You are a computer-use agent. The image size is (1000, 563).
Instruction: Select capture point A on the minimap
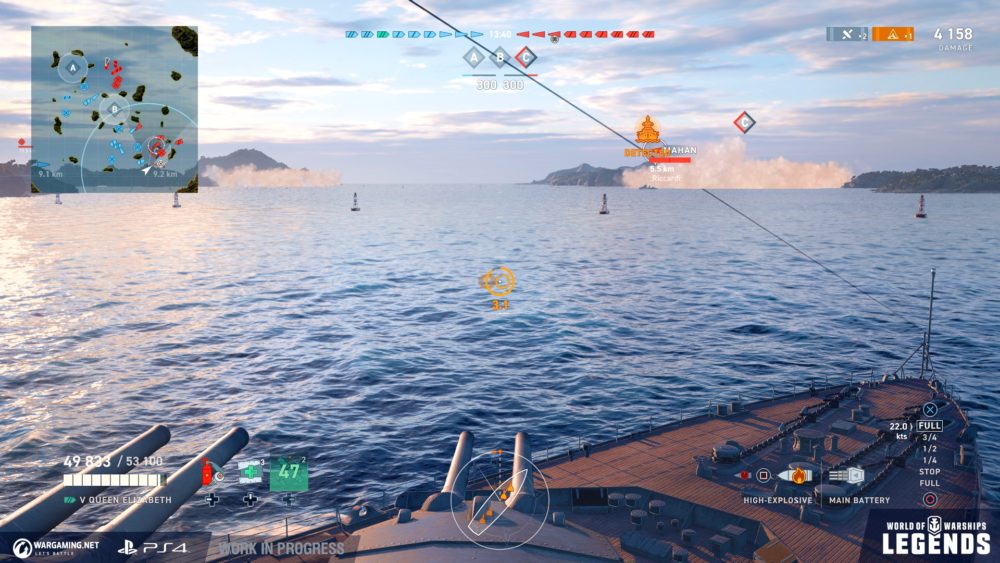click(x=71, y=69)
